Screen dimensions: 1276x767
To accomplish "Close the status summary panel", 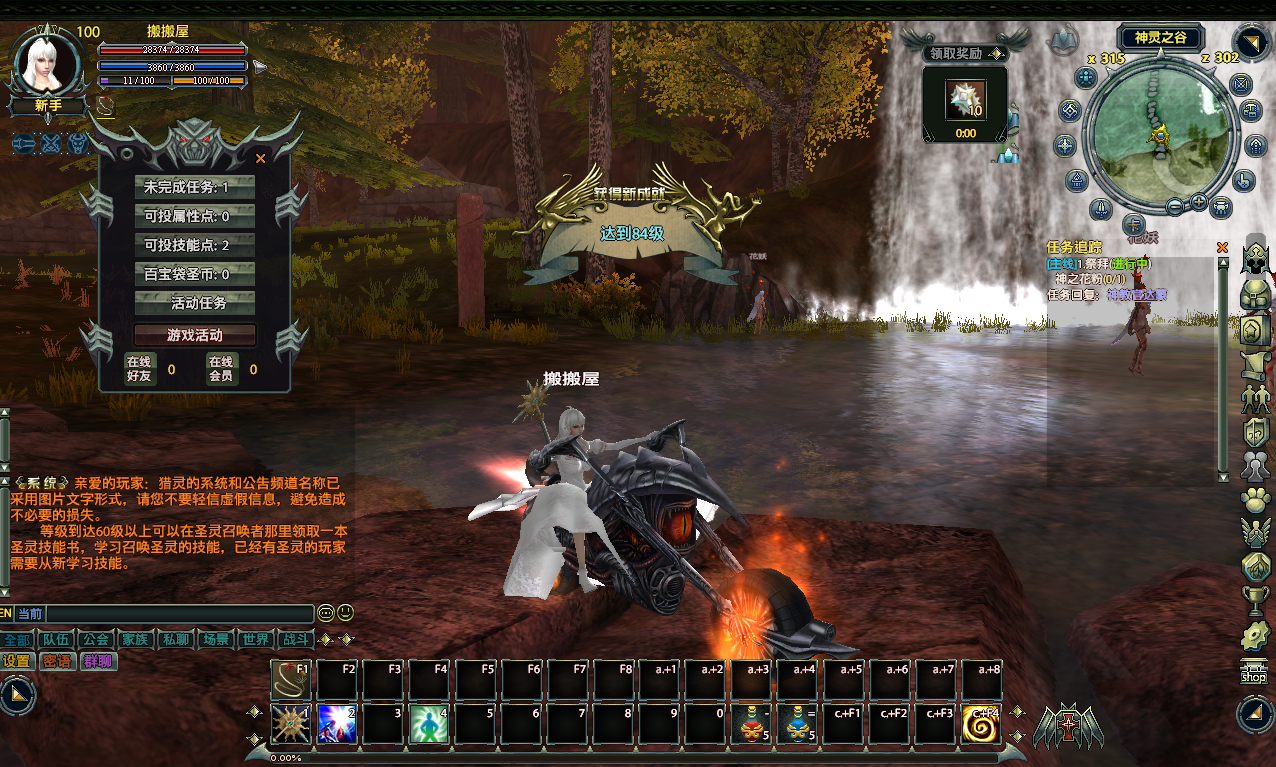I will click(x=261, y=158).
